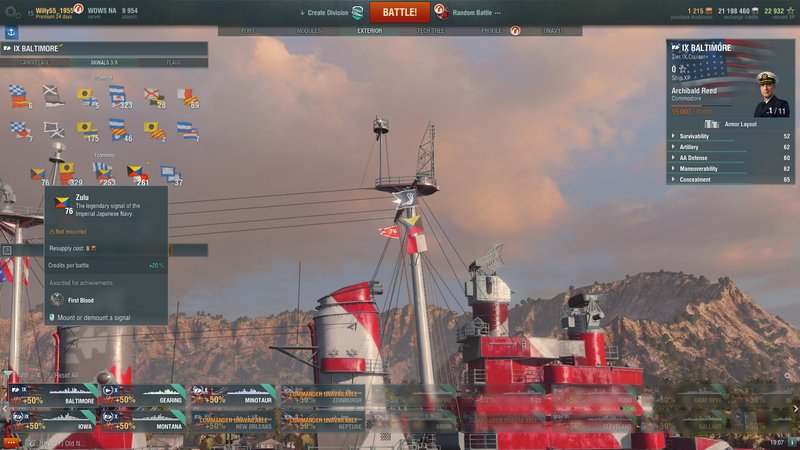Switch to the Port tab

pos(248,31)
